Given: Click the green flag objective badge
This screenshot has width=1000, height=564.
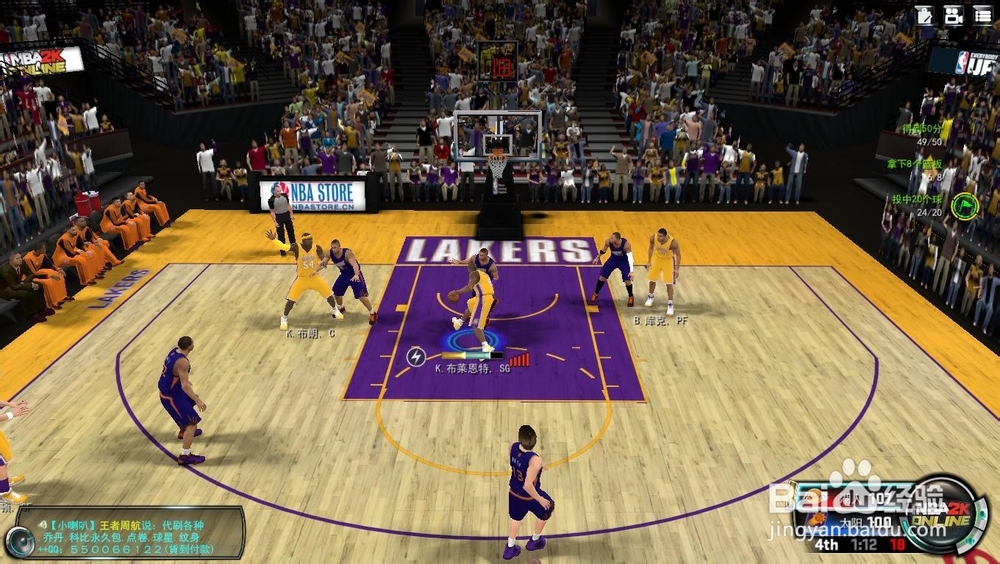Looking at the screenshot, I should [x=965, y=205].
